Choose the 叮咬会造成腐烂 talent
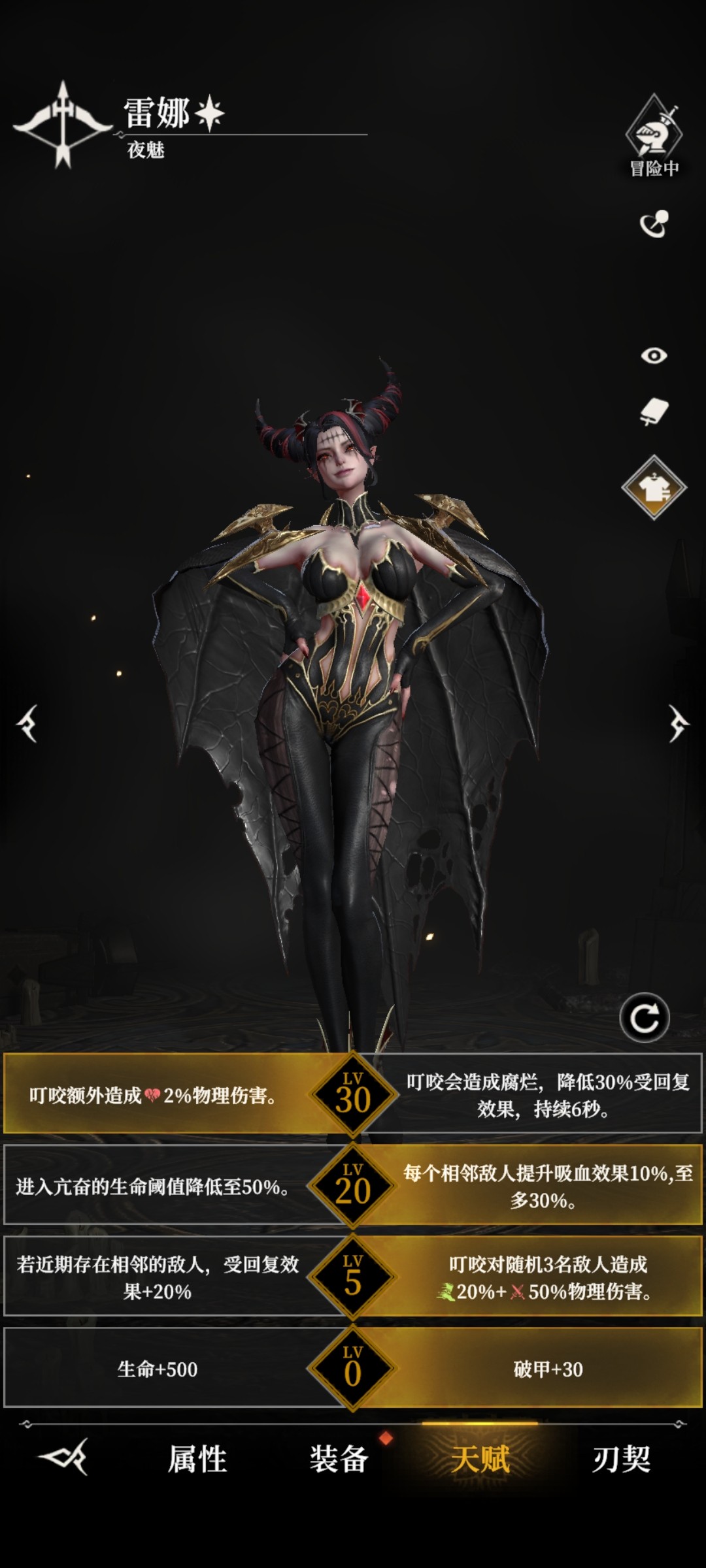This screenshot has height=1568, width=706. point(548,1095)
